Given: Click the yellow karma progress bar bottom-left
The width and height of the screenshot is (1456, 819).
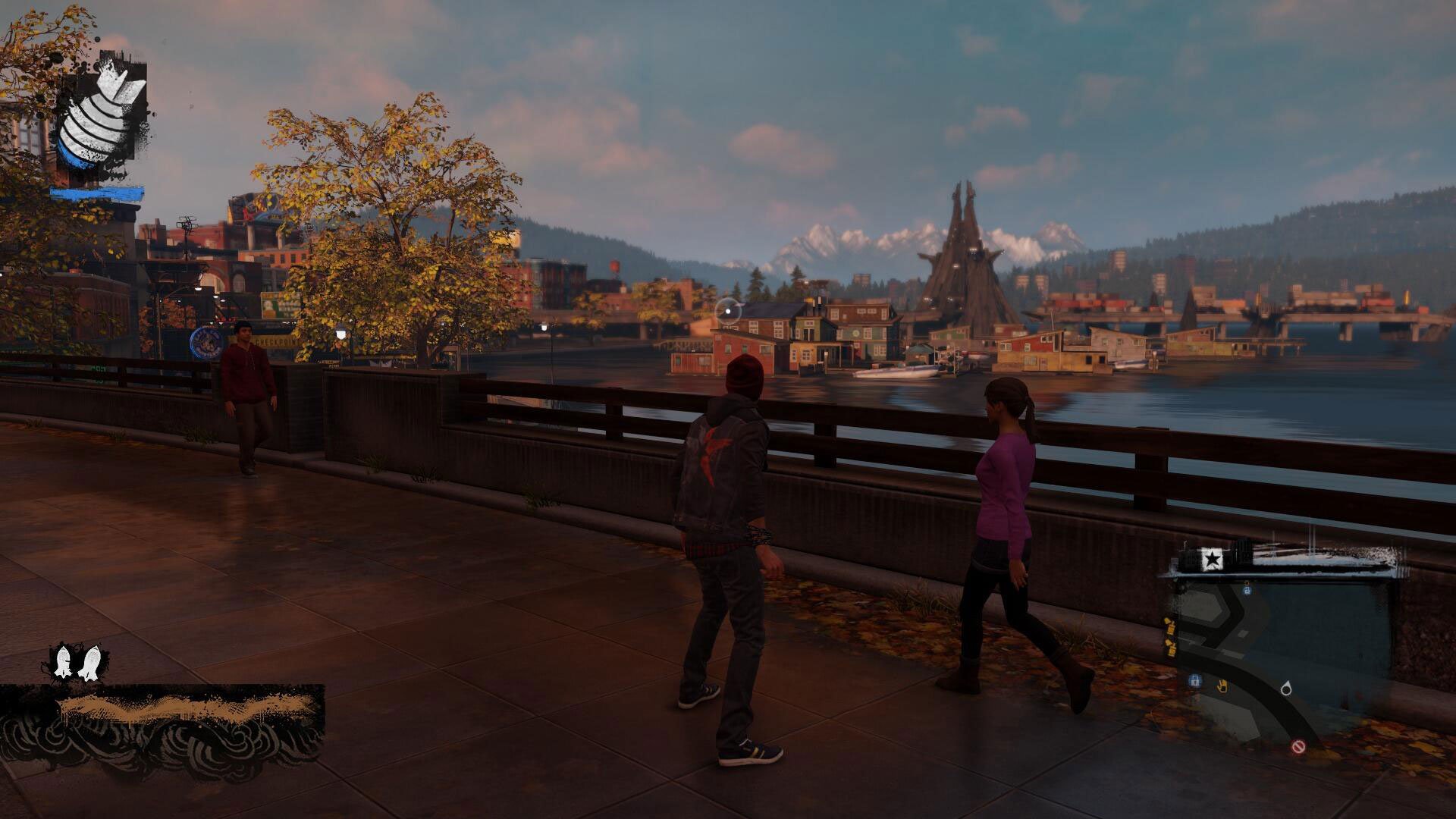Looking at the screenshot, I should pyautogui.click(x=182, y=709).
